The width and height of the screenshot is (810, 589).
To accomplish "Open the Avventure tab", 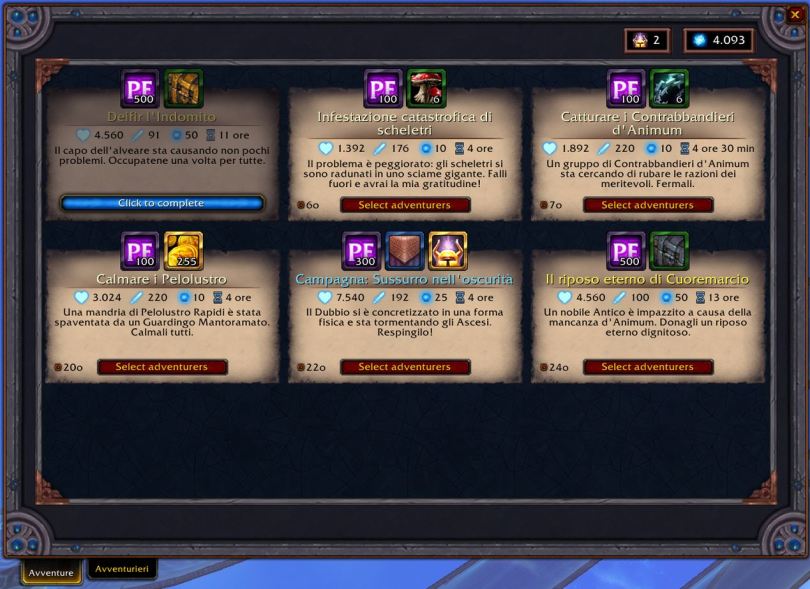I will coord(51,573).
